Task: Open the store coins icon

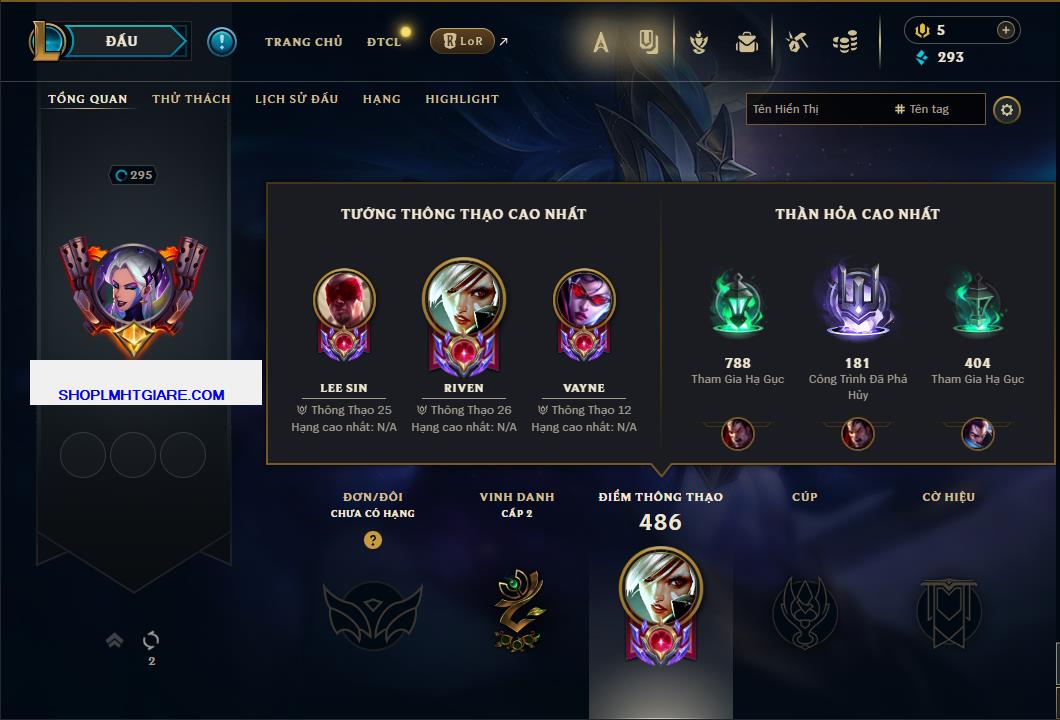Action: click(x=846, y=42)
